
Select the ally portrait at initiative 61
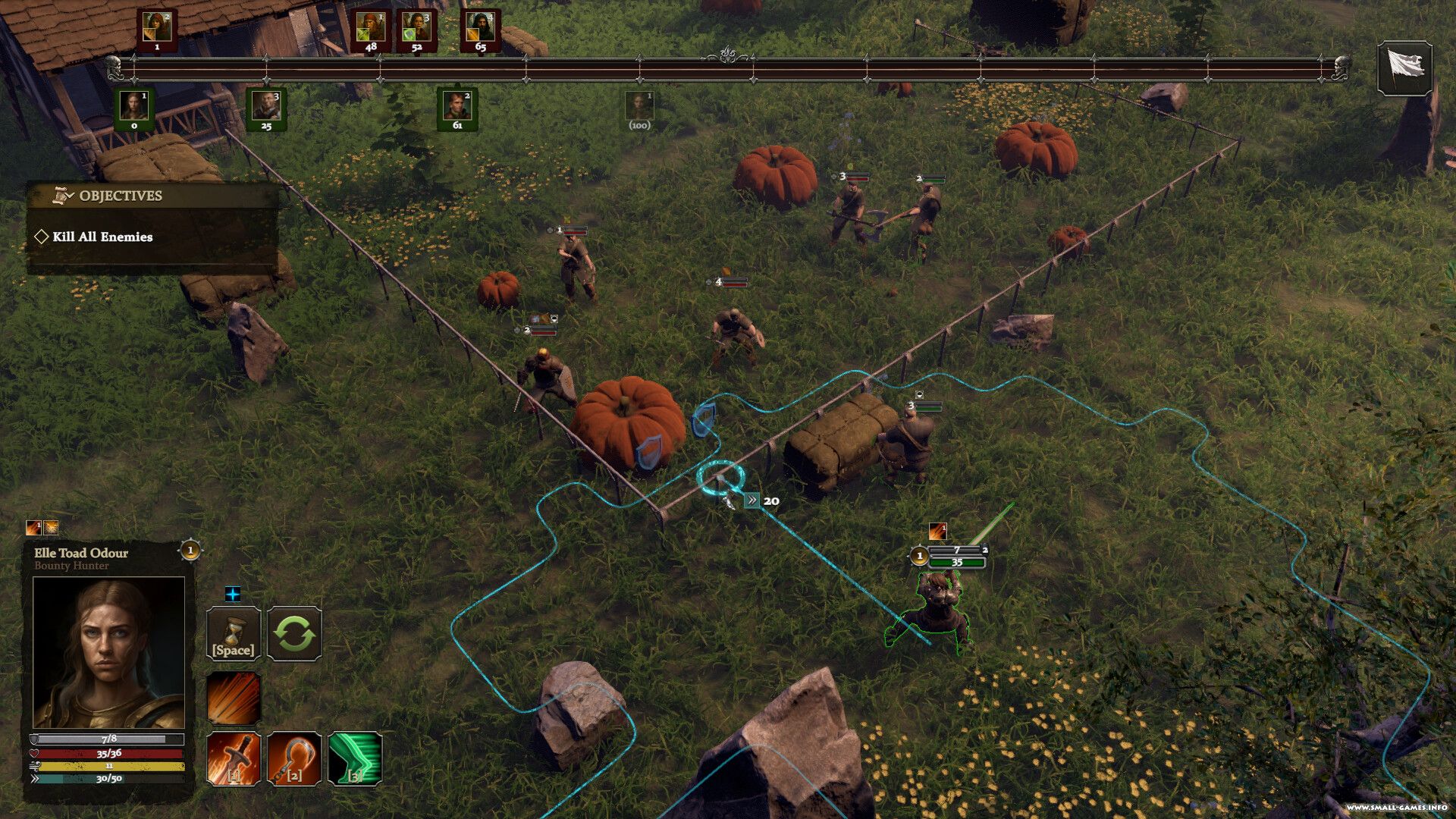(x=457, y=106)
